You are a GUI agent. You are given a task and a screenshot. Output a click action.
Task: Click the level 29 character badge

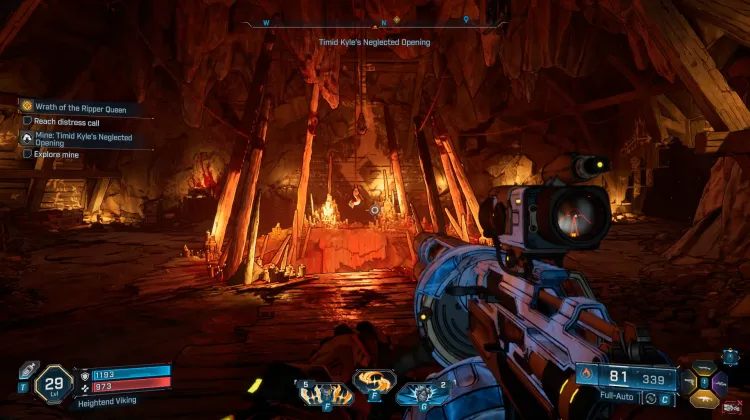[52, 384]
